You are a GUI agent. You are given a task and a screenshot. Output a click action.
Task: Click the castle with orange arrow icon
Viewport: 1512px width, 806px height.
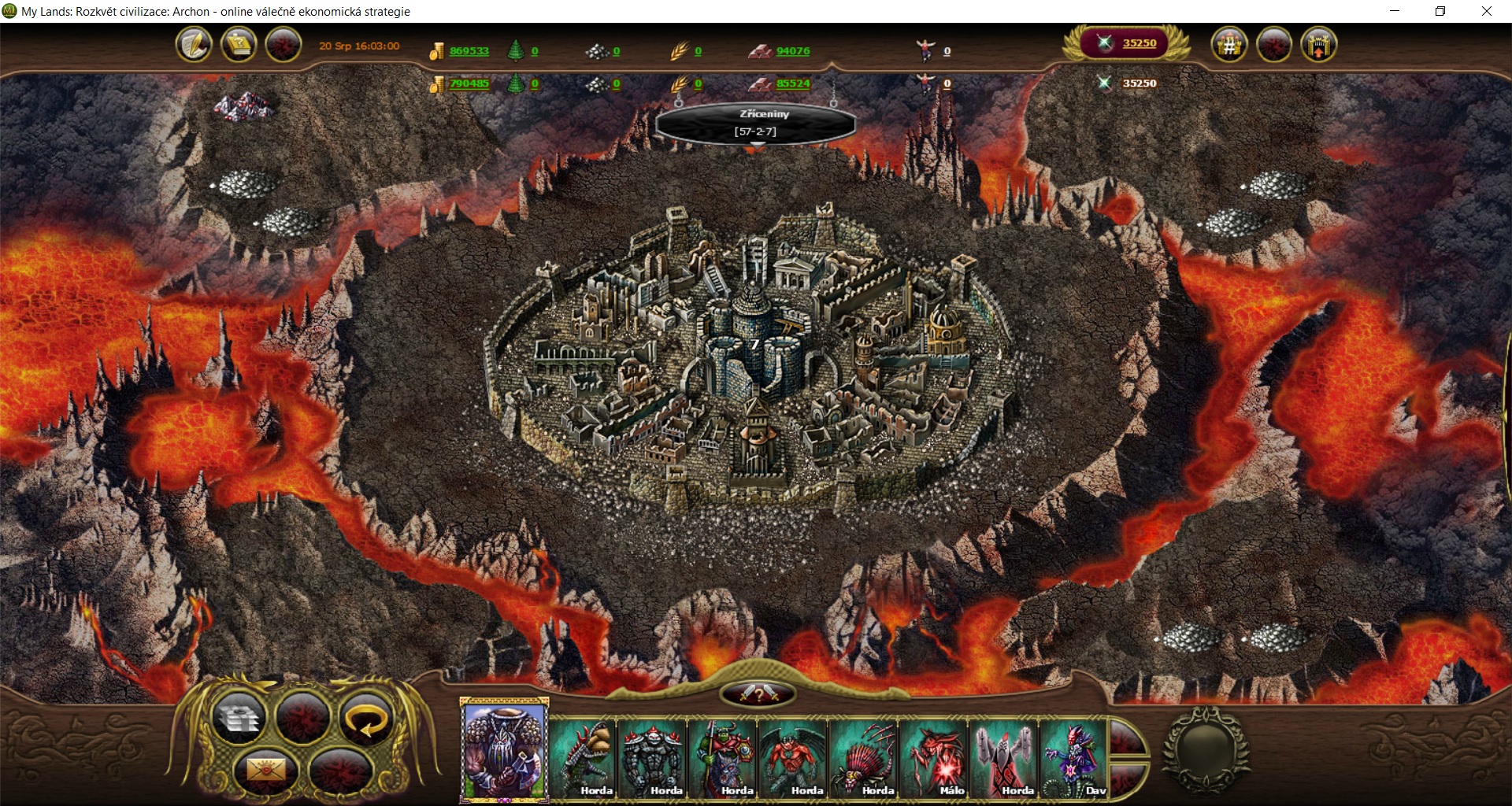[x=1319, y=44]
